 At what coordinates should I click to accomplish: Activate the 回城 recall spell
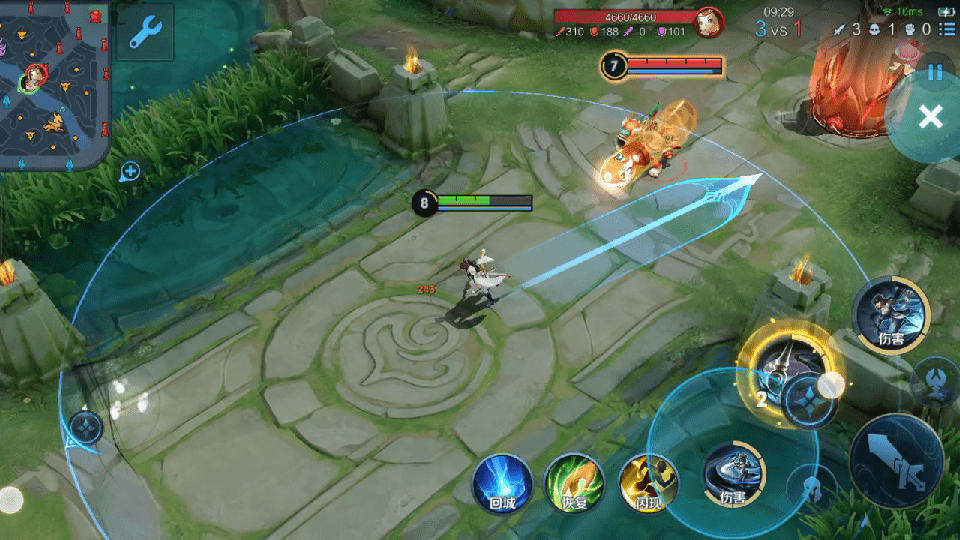[502, 482]
